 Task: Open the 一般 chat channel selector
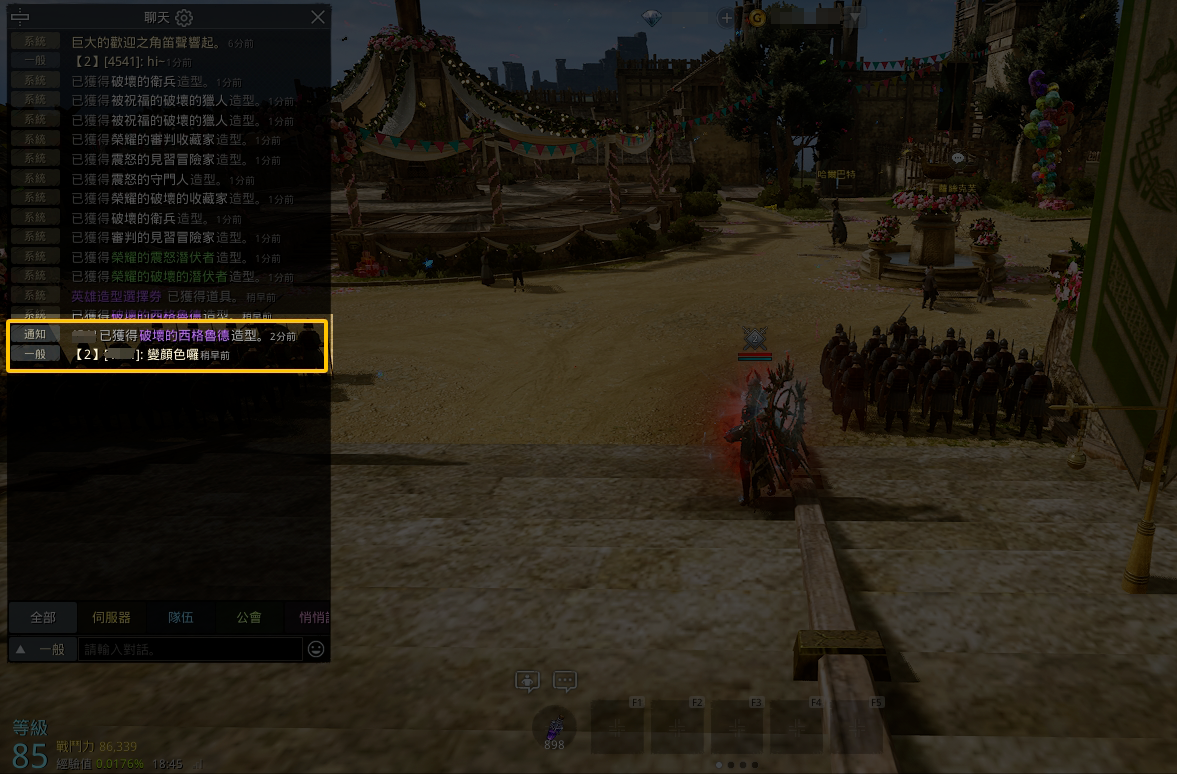pyautogui.click(x=42, y=649)
